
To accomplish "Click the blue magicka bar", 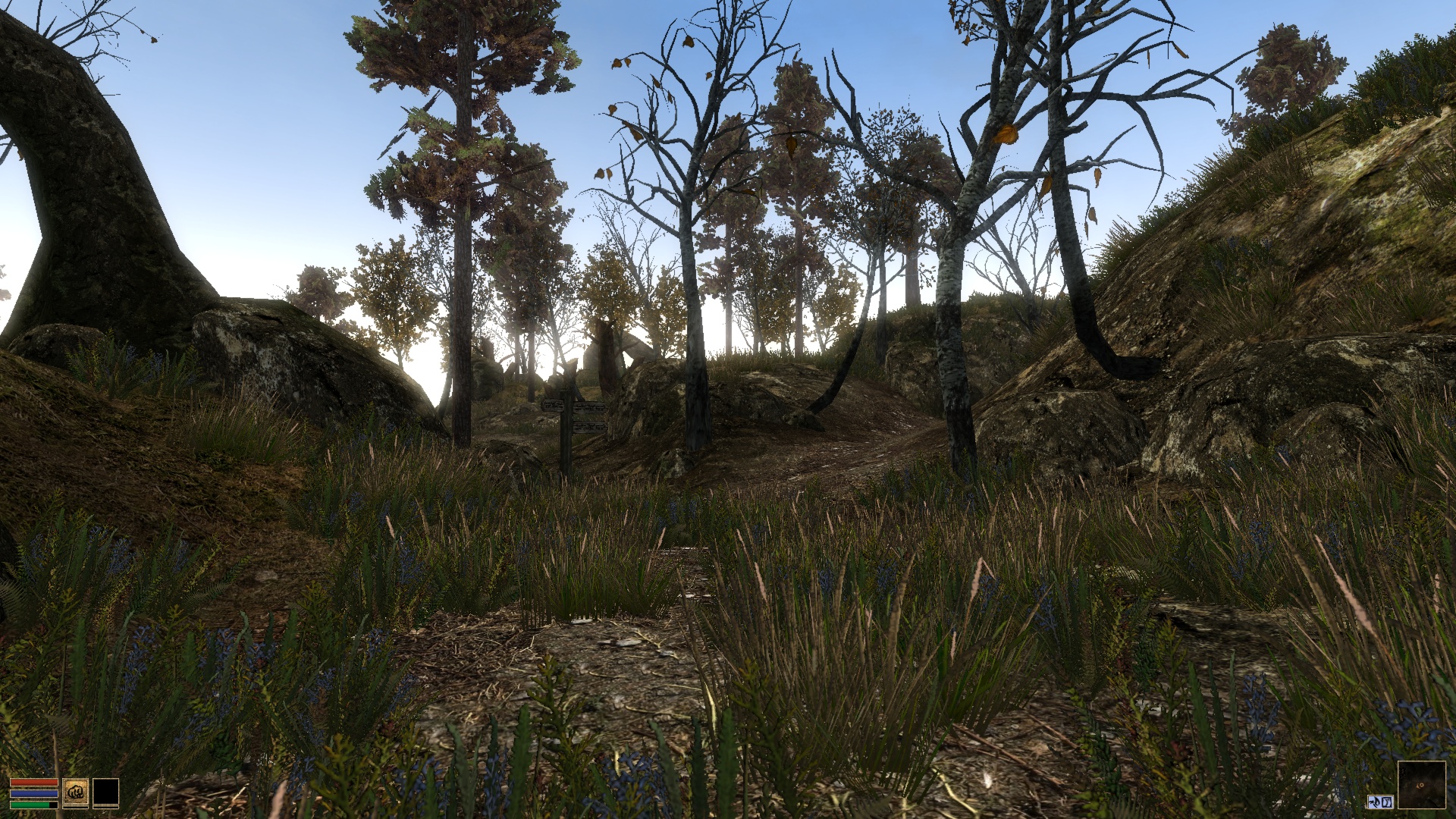I will 34,794.
